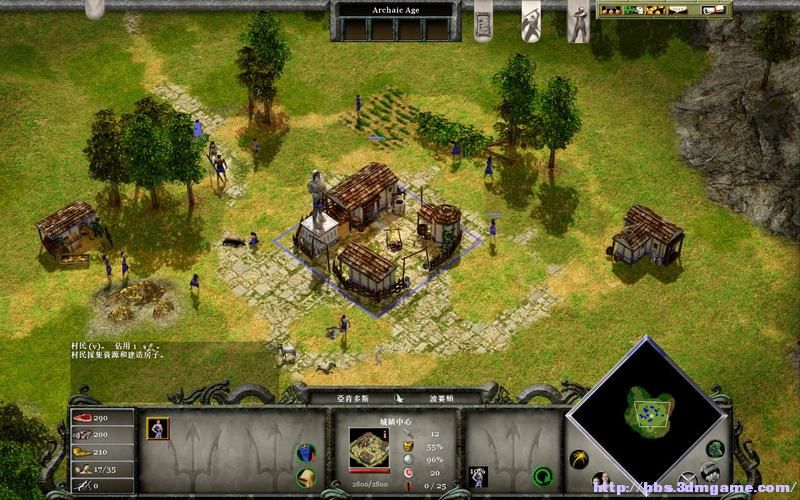This screenshot has height=500, width=800.
Task: Open the scroll icon in the top-right toolbar
Action: coord(711,10)
